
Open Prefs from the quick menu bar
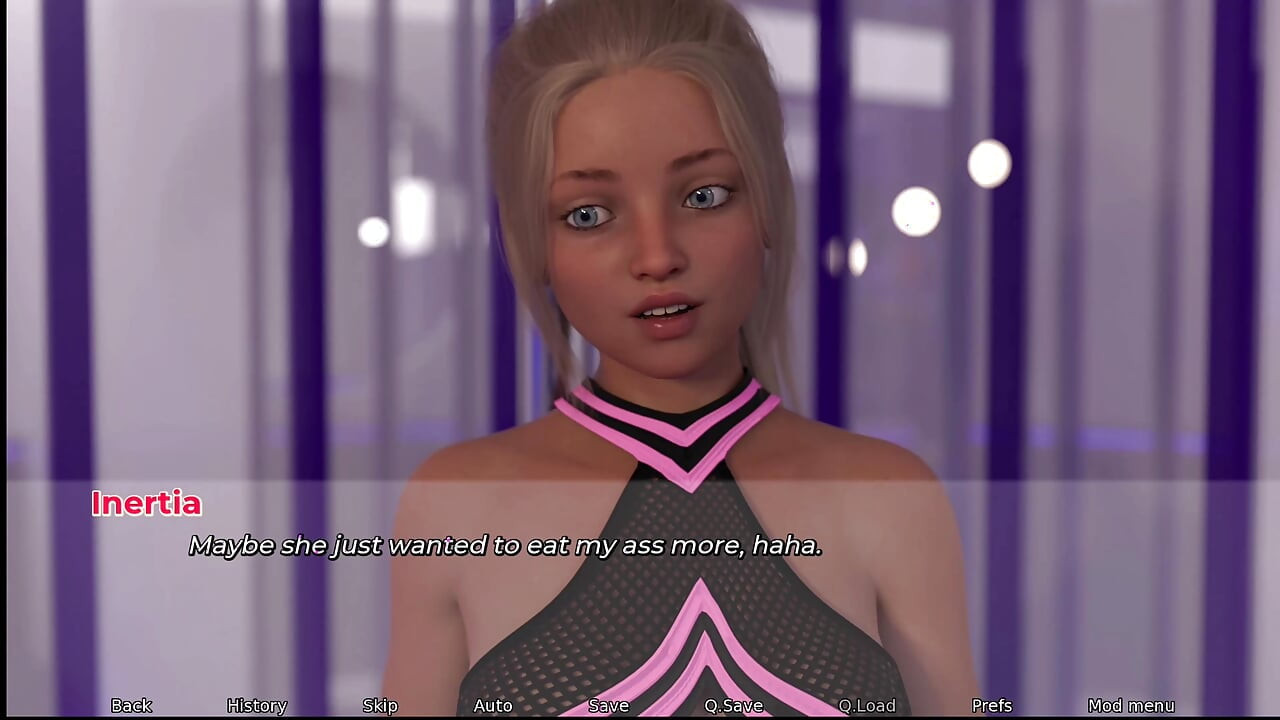tap(992, 705)
